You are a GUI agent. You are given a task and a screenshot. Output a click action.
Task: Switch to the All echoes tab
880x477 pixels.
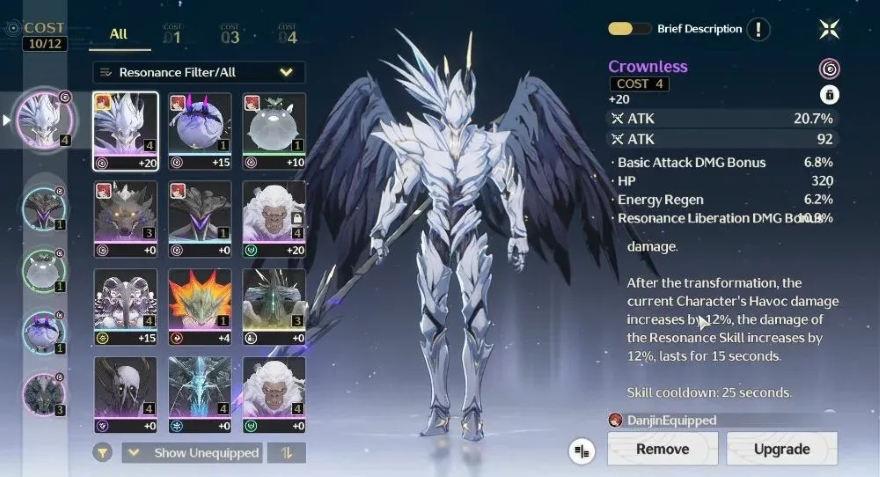point(118,35)
